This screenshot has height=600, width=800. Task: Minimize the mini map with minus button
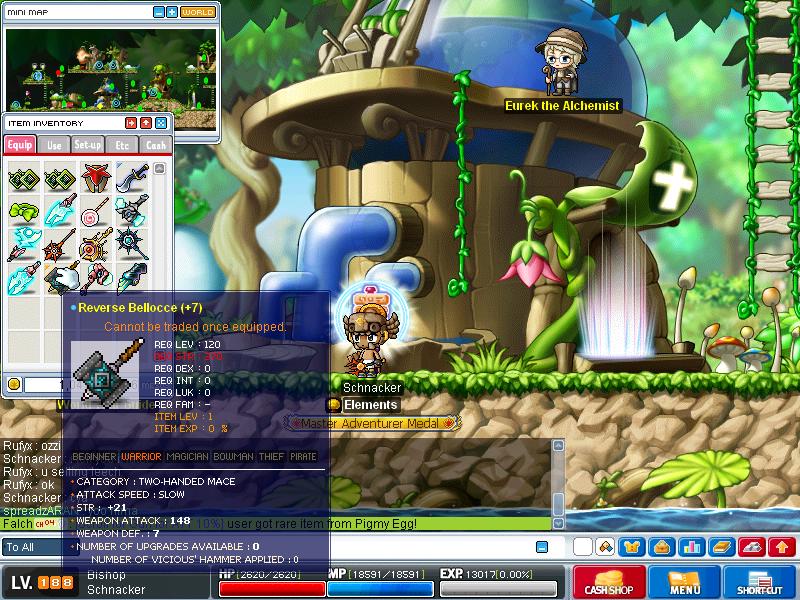coord(159,12)
